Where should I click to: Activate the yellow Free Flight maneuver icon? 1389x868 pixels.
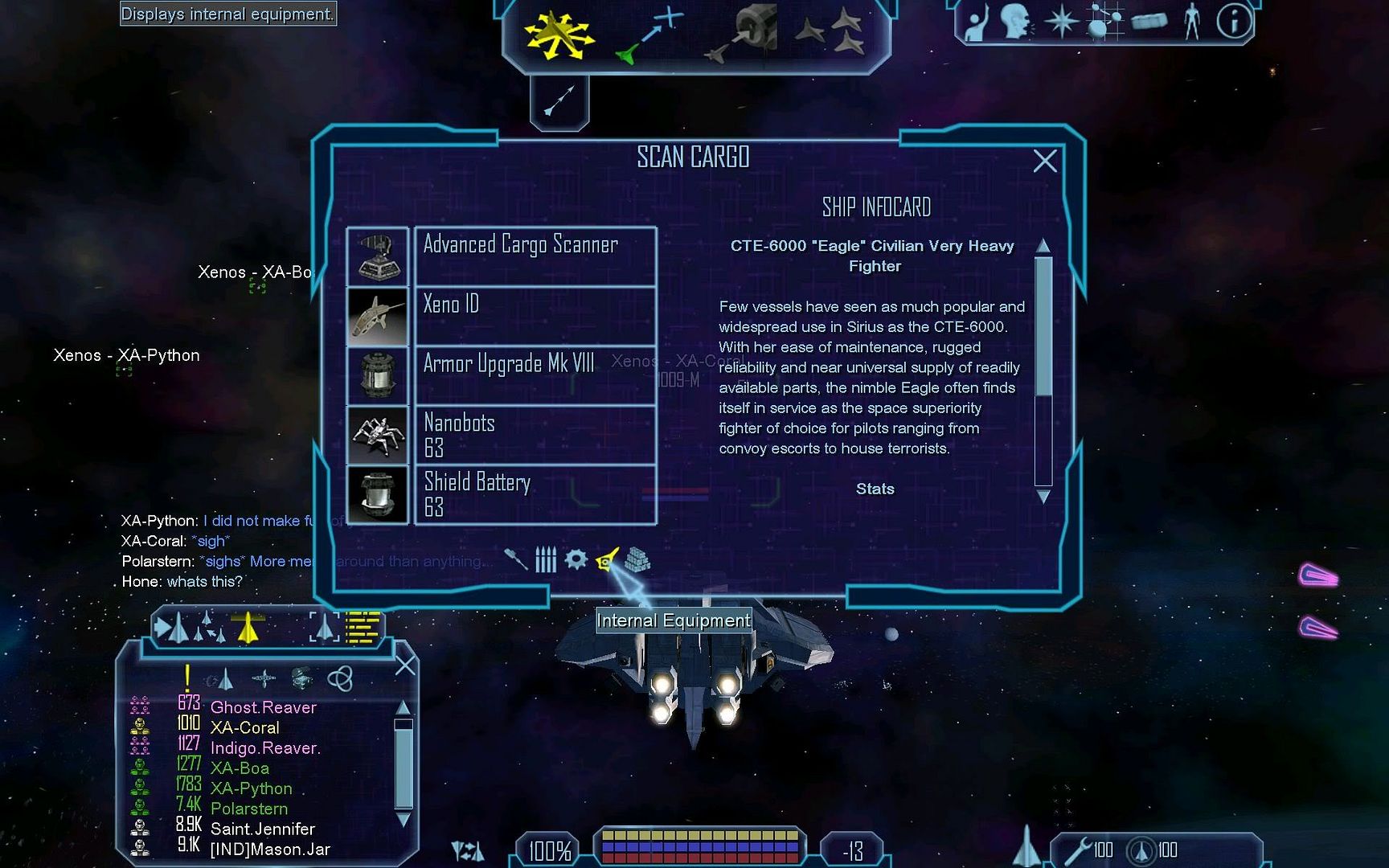click(x=558, y=35)
